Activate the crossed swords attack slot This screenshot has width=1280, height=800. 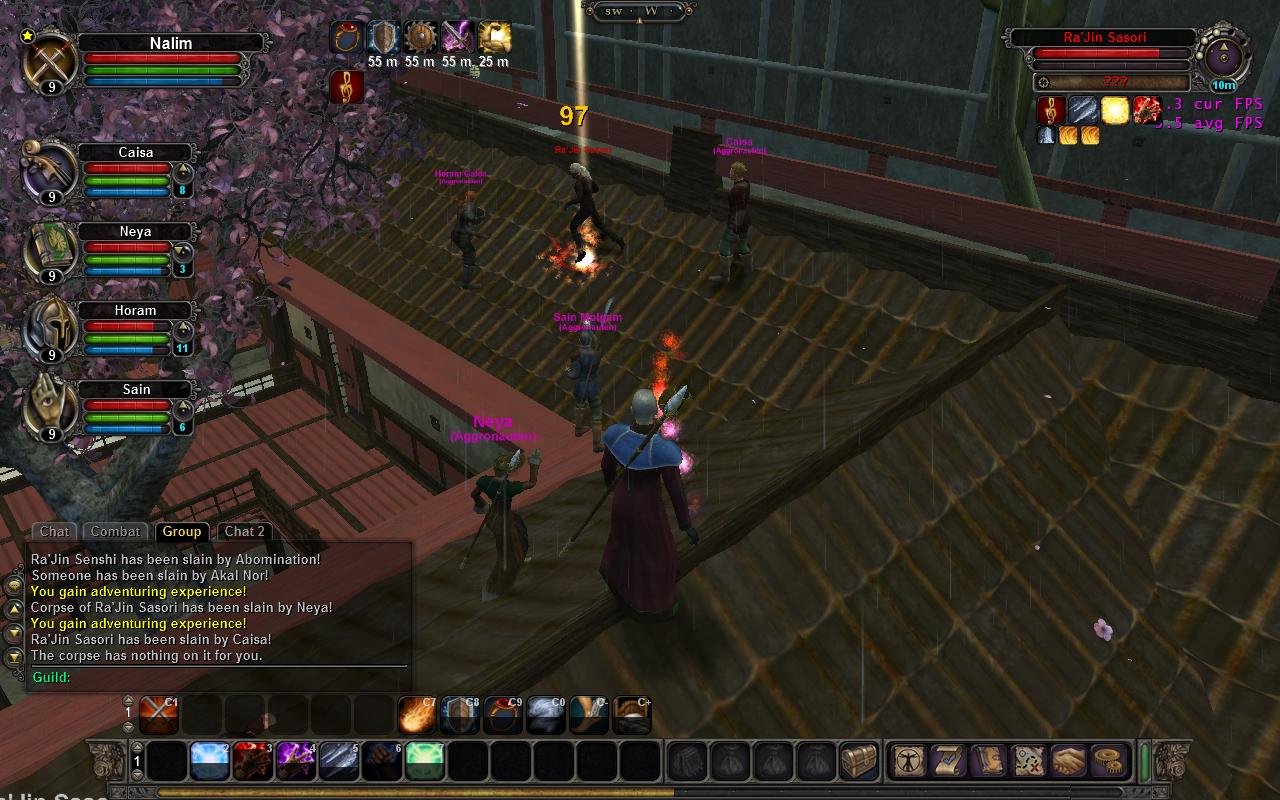[x=160, y=716]
